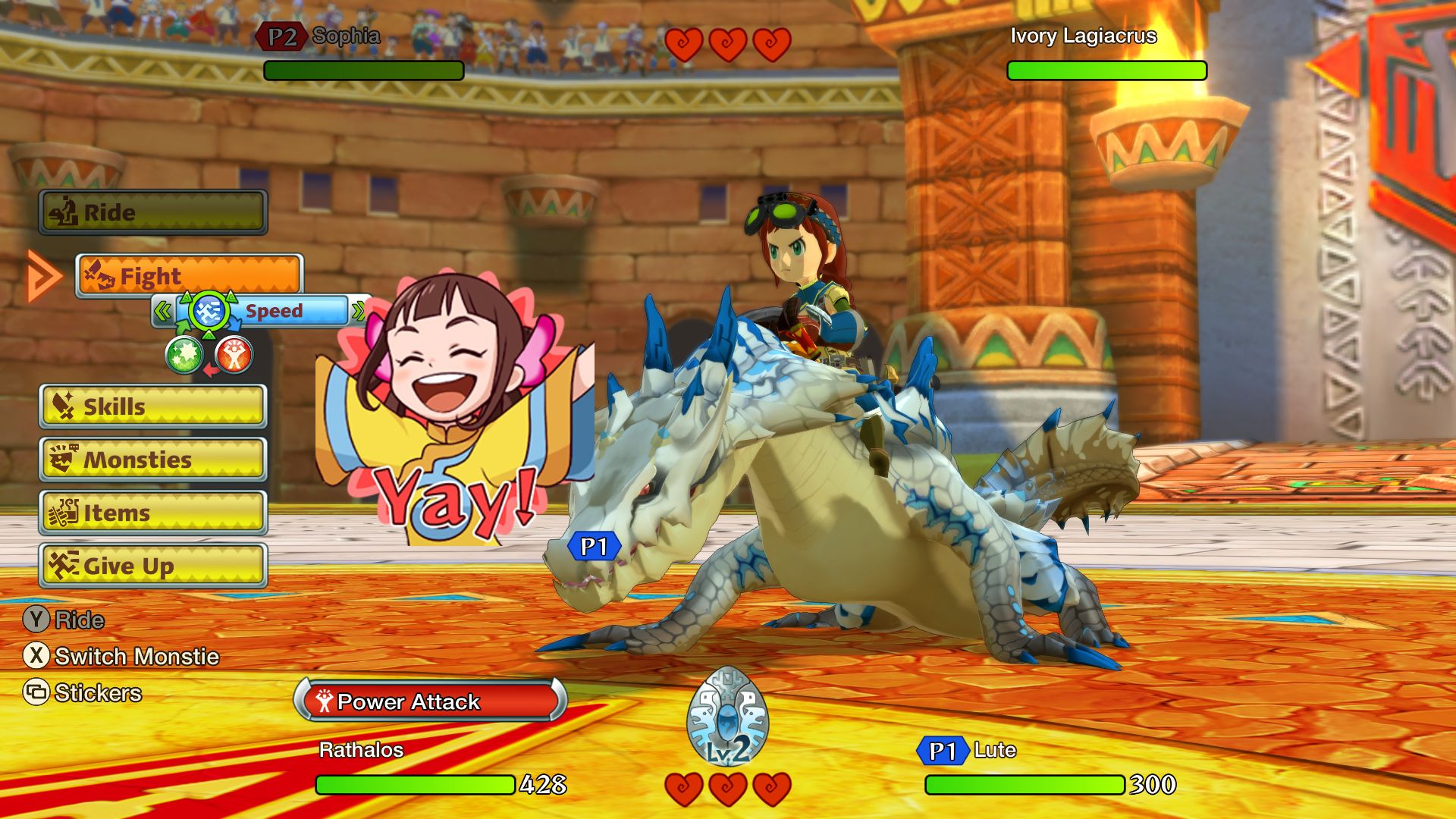Pick the red Power attack icon
Screen dimensions: 1456x819
234,355
